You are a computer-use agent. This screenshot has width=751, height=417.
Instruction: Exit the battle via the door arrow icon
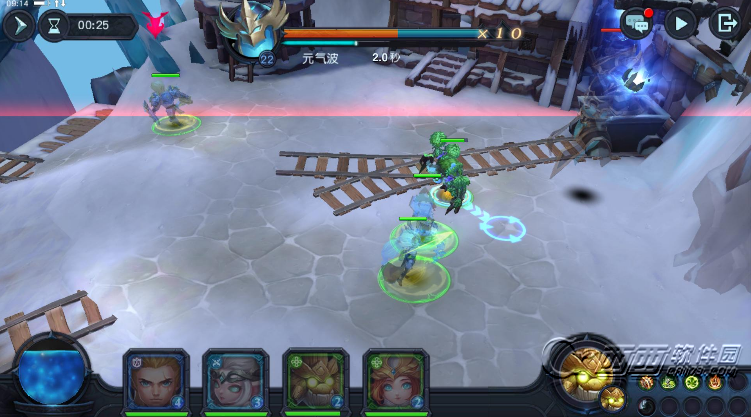point(725,23)
